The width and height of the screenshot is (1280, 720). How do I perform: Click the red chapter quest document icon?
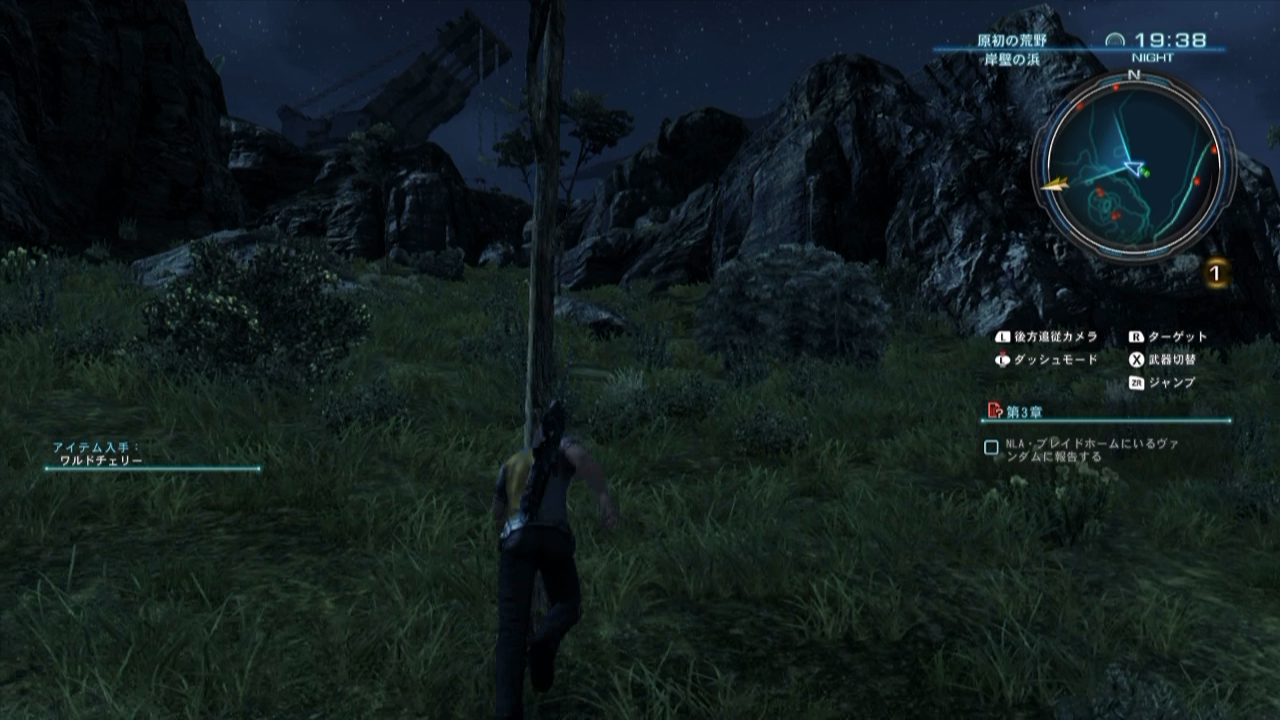[x=993, y=410]
